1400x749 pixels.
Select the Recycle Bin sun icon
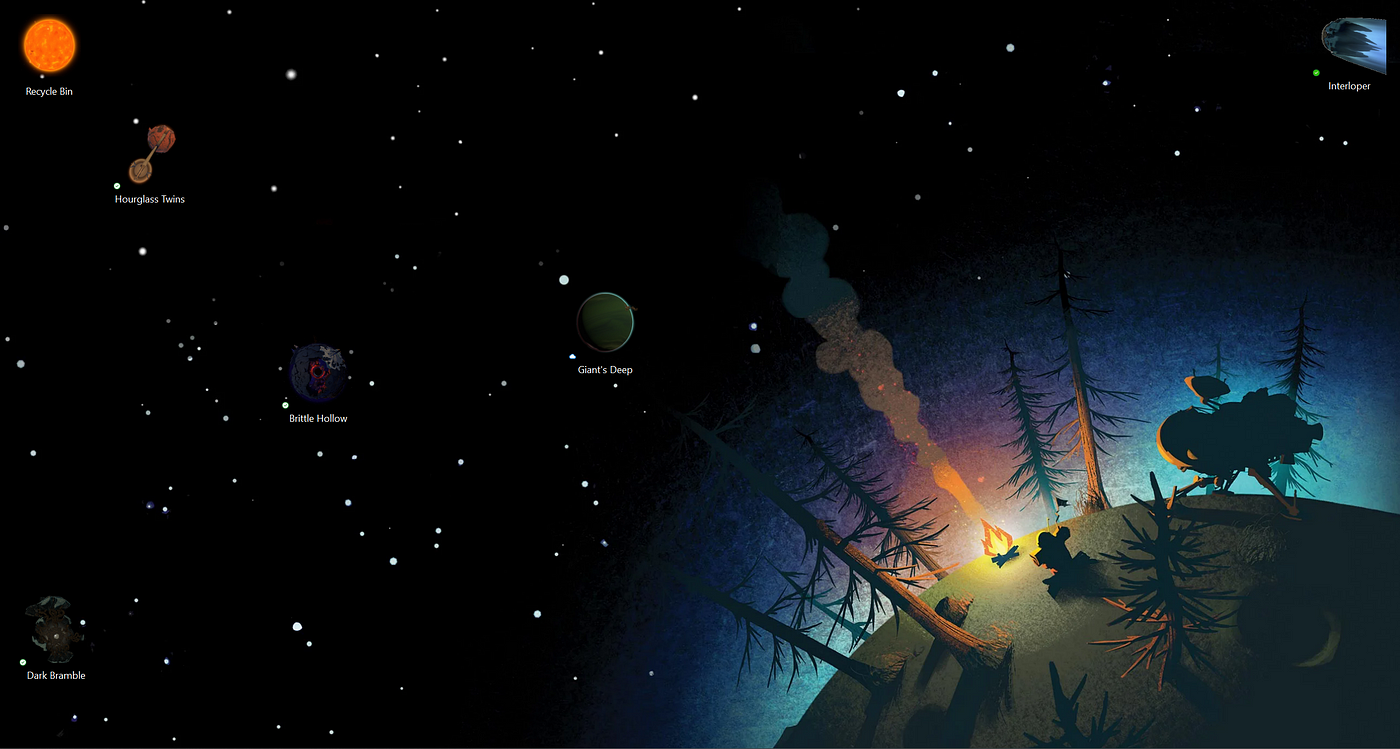49,47
